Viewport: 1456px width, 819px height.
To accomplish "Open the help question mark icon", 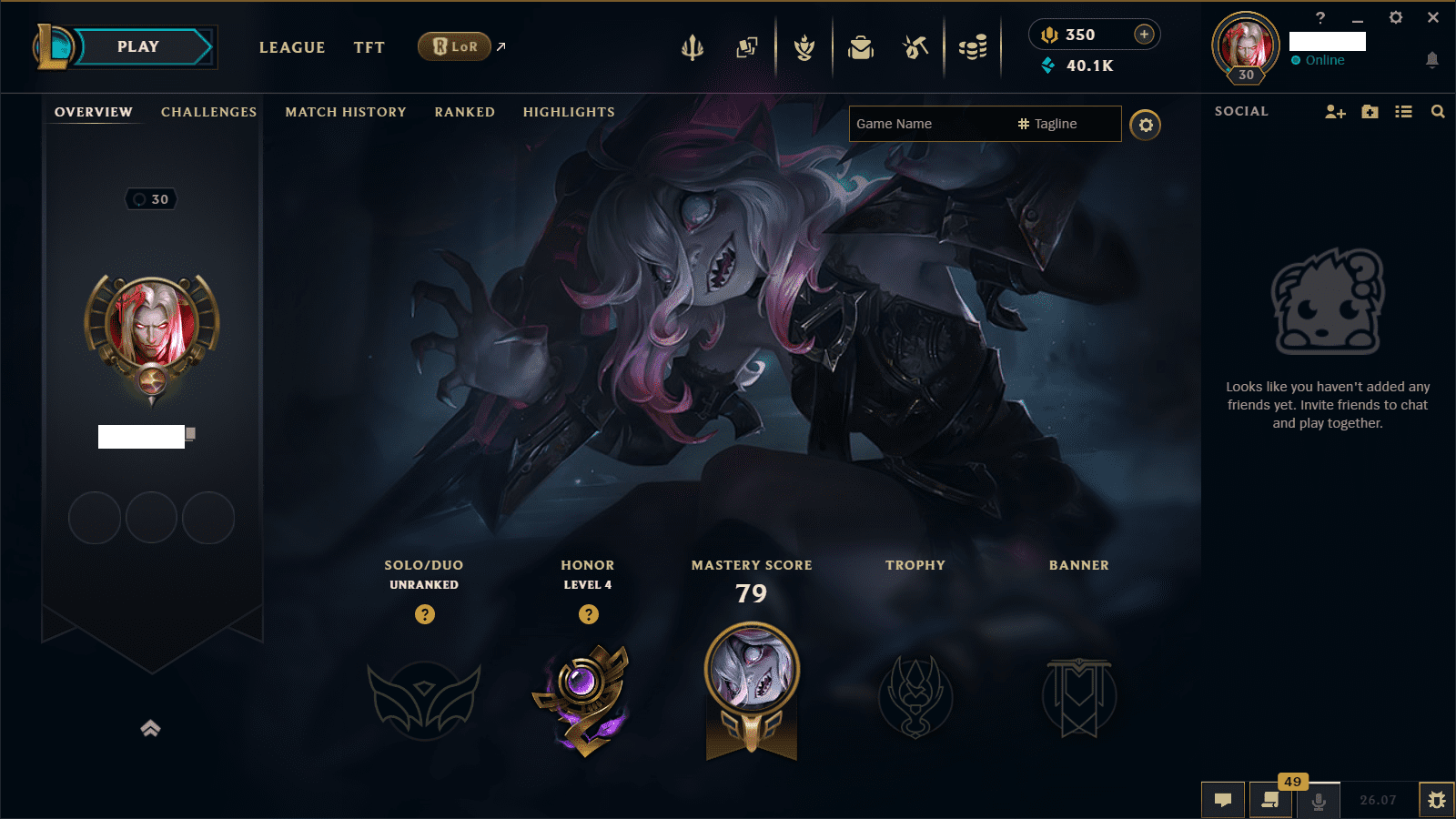I will [x=1320, y=16].
